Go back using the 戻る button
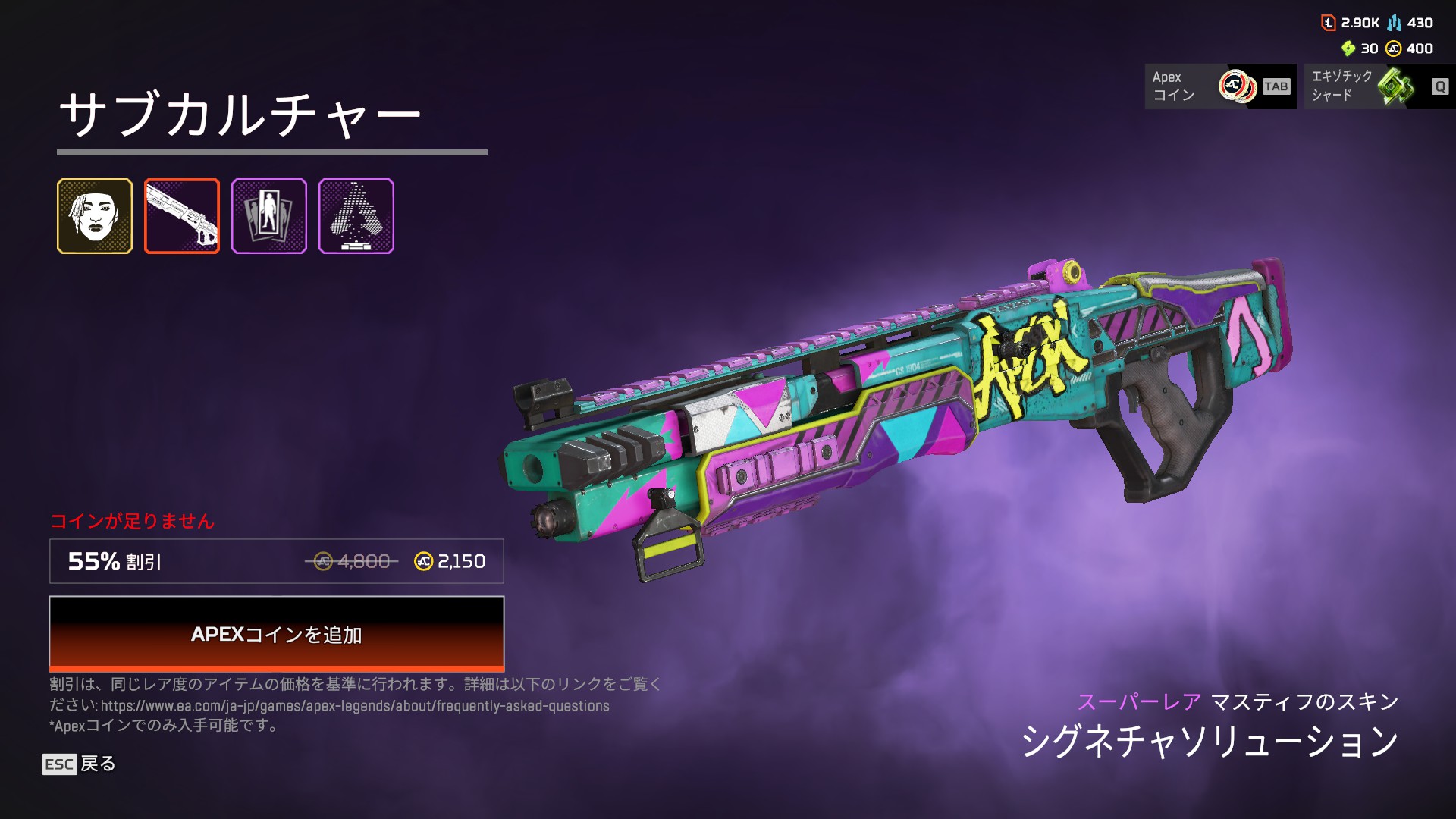 click(79, 764)
